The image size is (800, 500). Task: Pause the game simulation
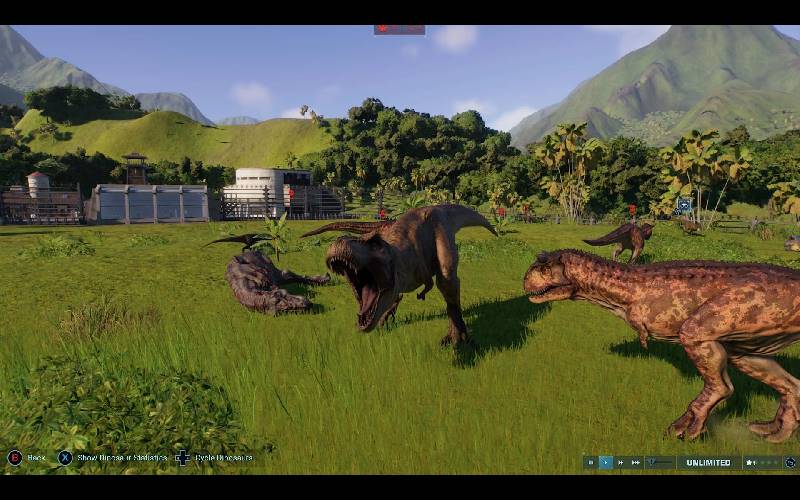591,462
